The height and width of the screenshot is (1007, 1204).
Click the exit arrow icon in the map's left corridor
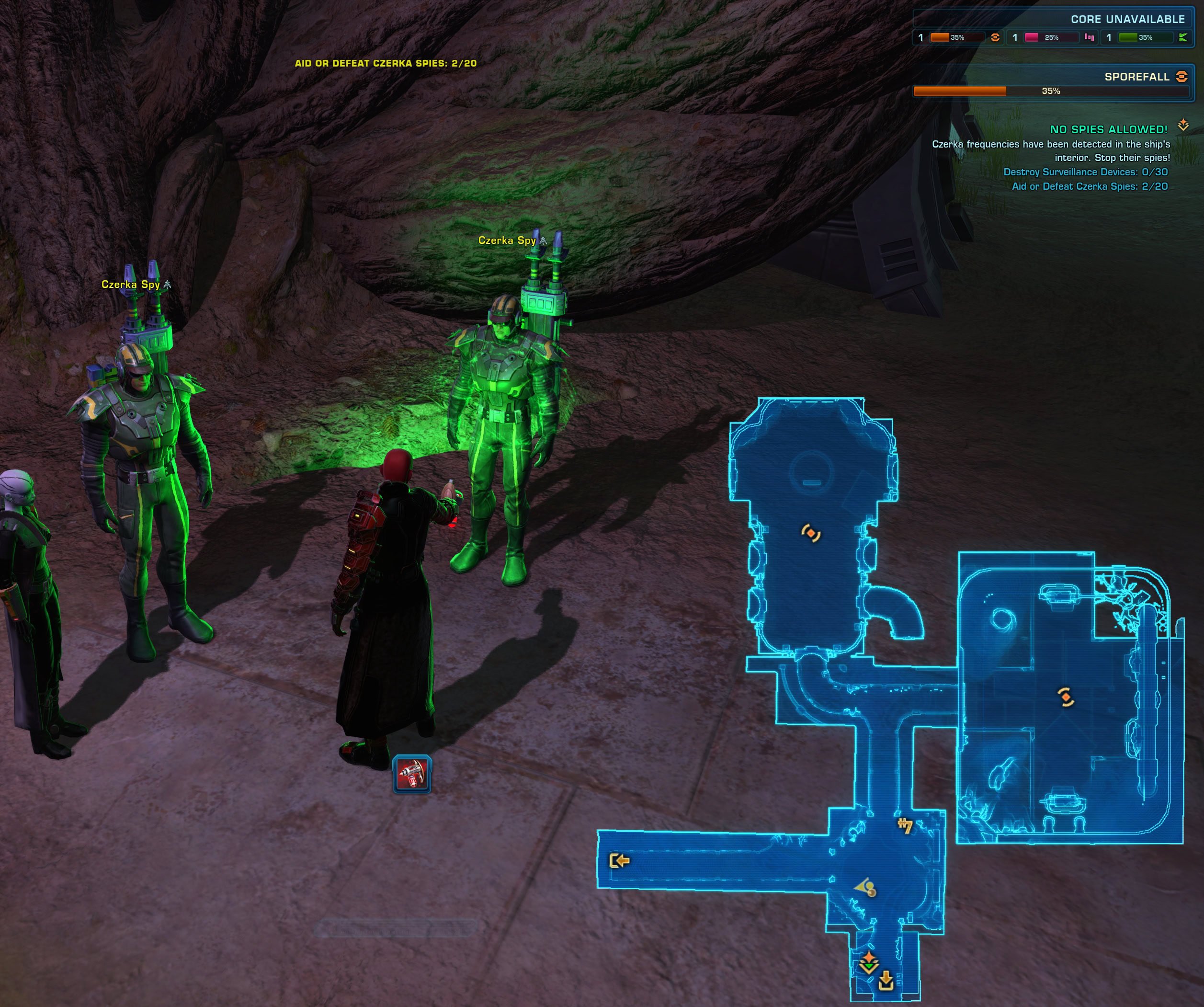tap(619, 862)
